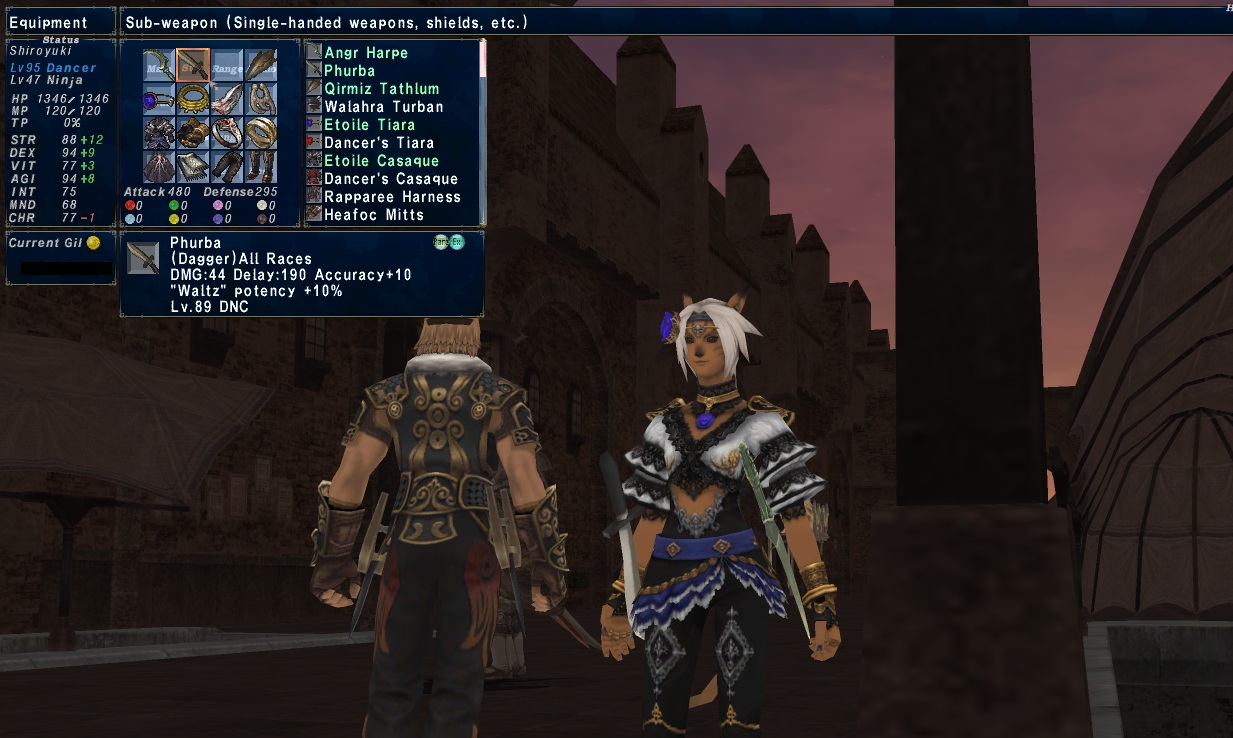Click the highlighted sub-weapon dagger slot
This screenshot has width=1233, height=738.
[193, 65]
